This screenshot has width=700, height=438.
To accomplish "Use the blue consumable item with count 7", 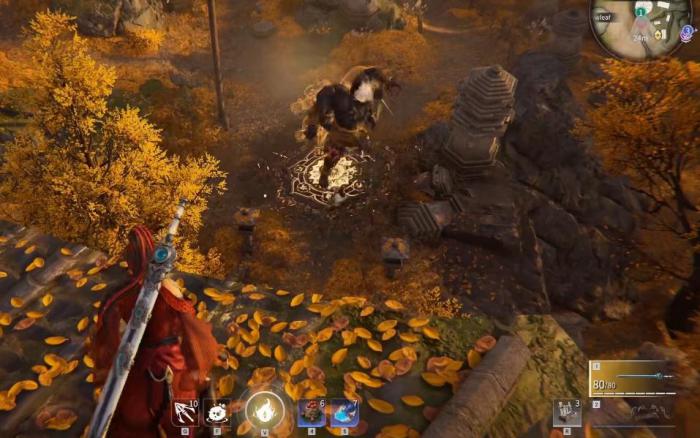I will pos(345,411).
